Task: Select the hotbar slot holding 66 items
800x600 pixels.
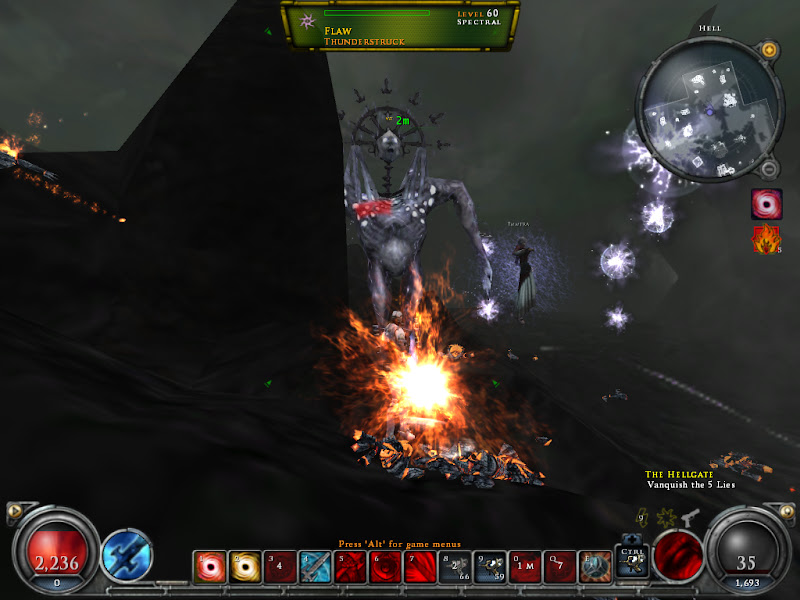Action: (x=454, y=567)
